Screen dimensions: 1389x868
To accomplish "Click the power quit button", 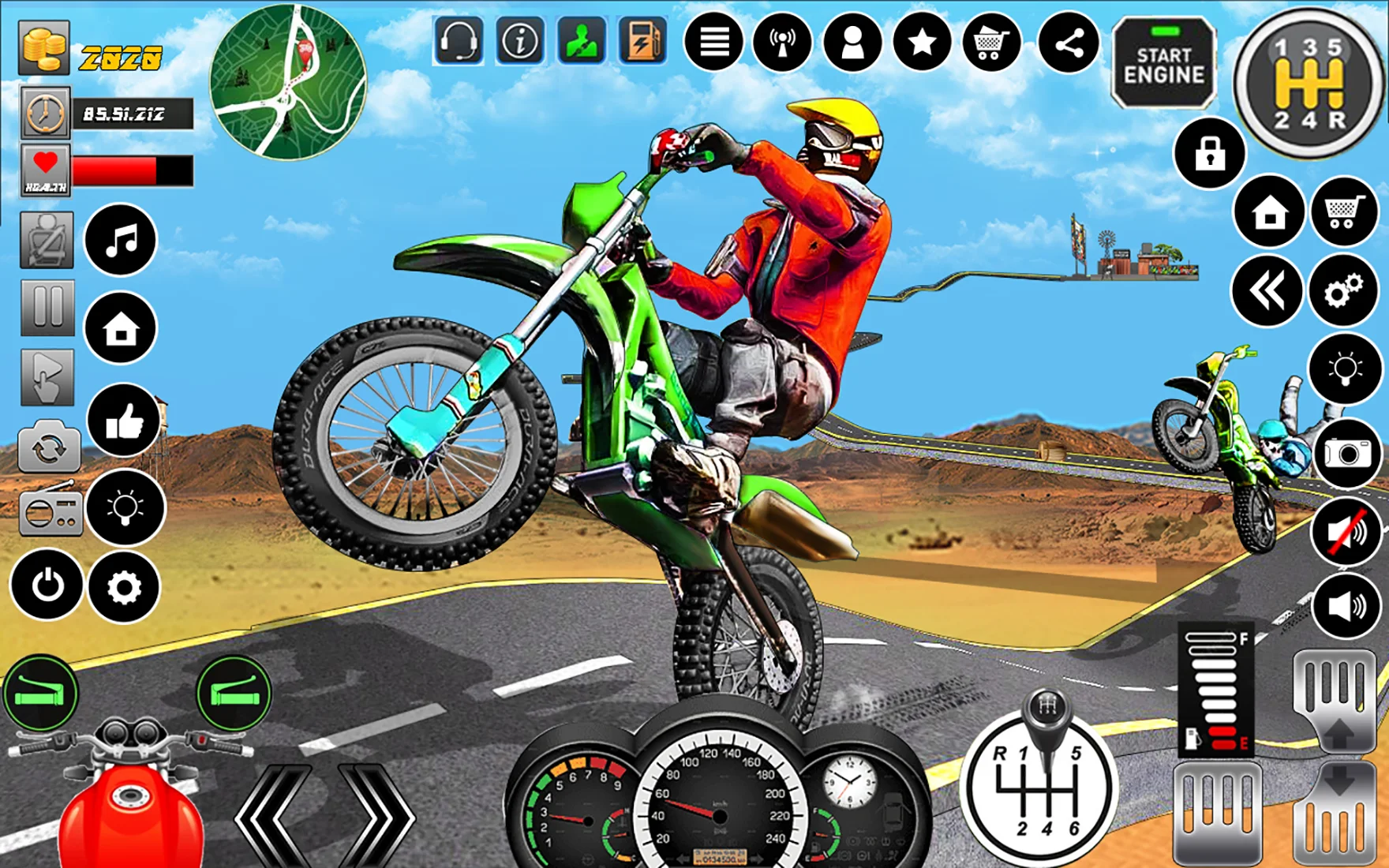I will (47, 586).
